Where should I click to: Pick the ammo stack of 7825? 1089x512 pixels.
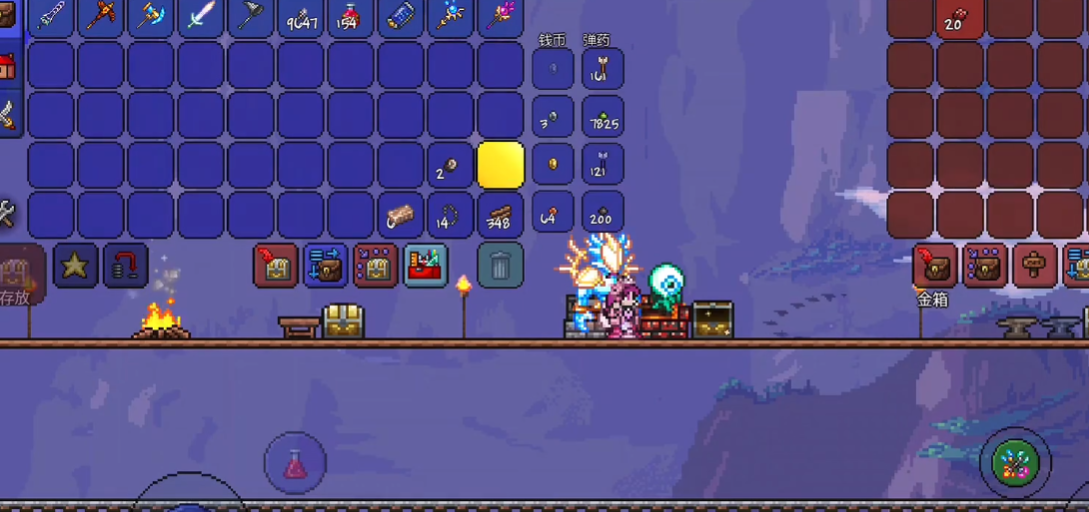(x=603, y=117)
